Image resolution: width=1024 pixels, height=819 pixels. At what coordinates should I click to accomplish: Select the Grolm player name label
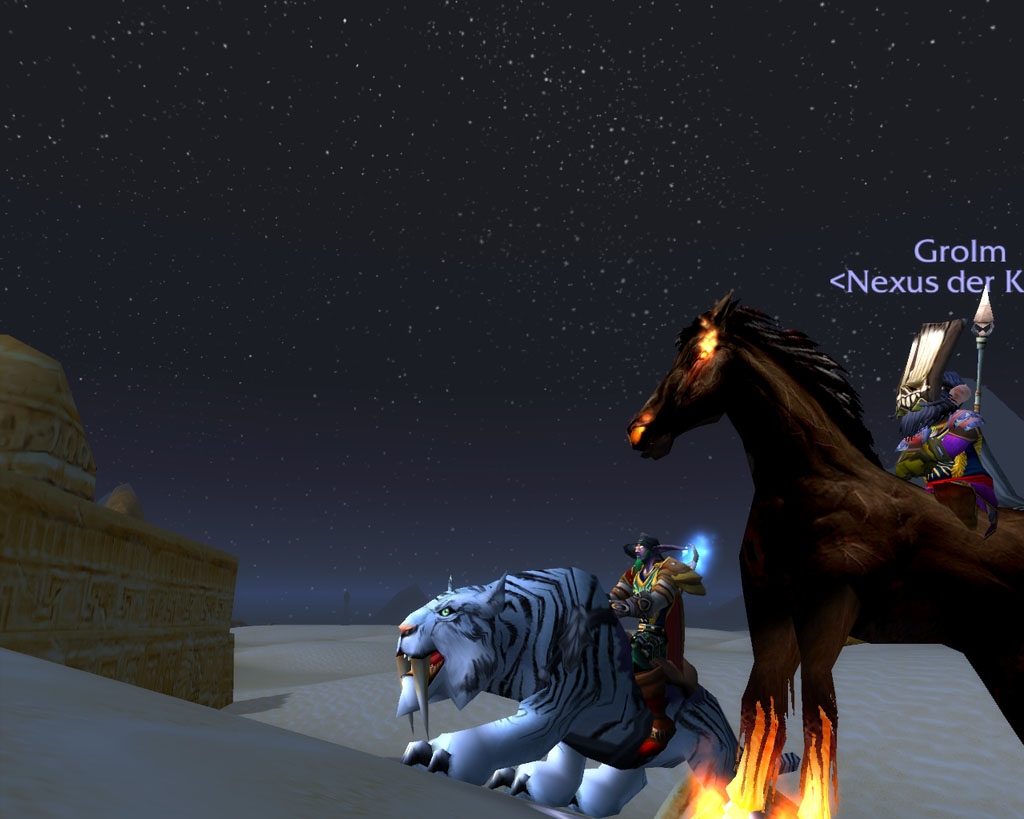(x=958, y=251)
